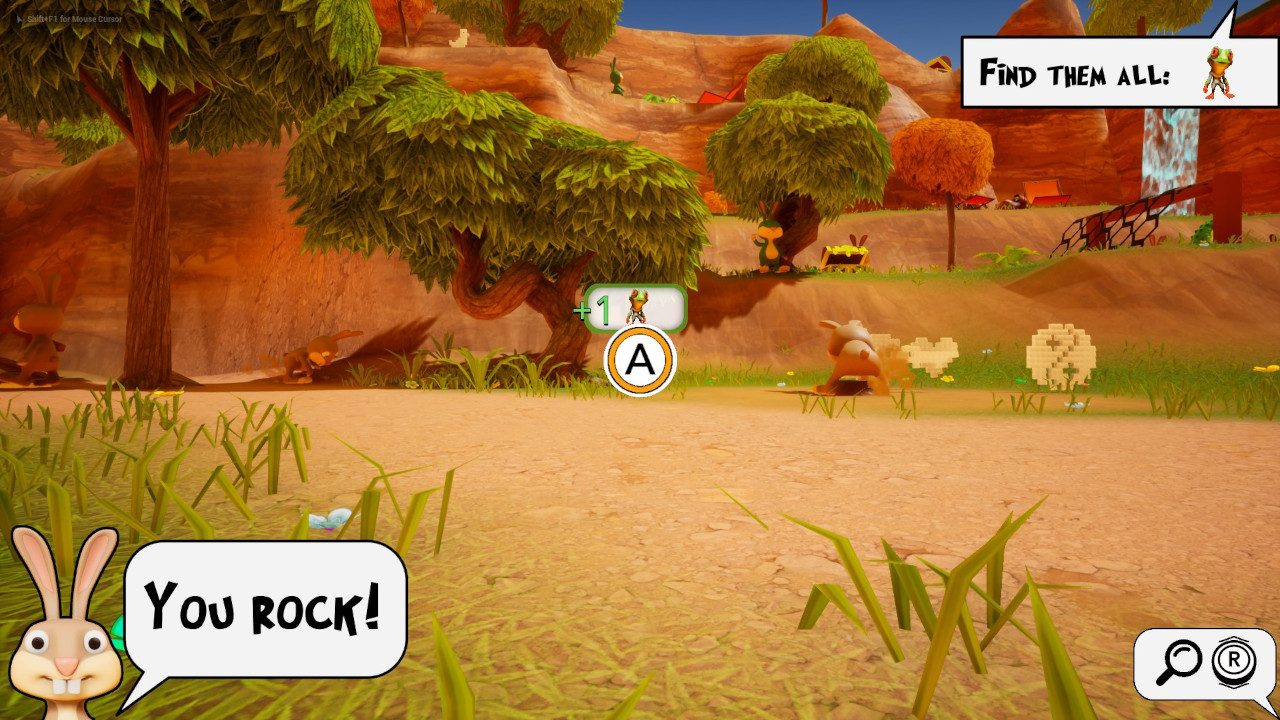Activate the highlighted collectible pickup prompt
The width and height of the screenshot is (1280, 720).
[x=640, y=358]
